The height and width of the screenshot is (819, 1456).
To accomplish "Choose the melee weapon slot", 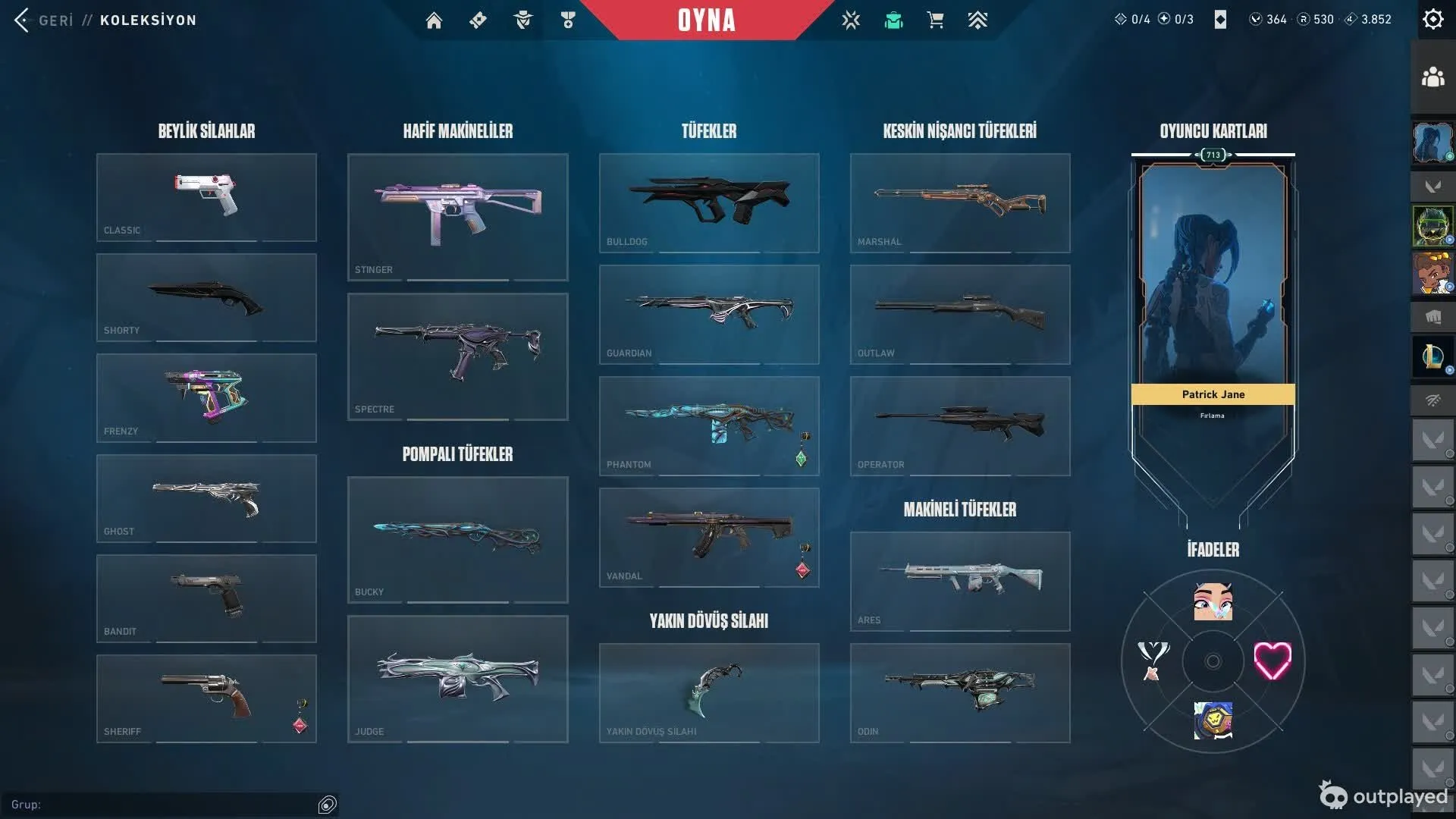I will coord(708,692).
